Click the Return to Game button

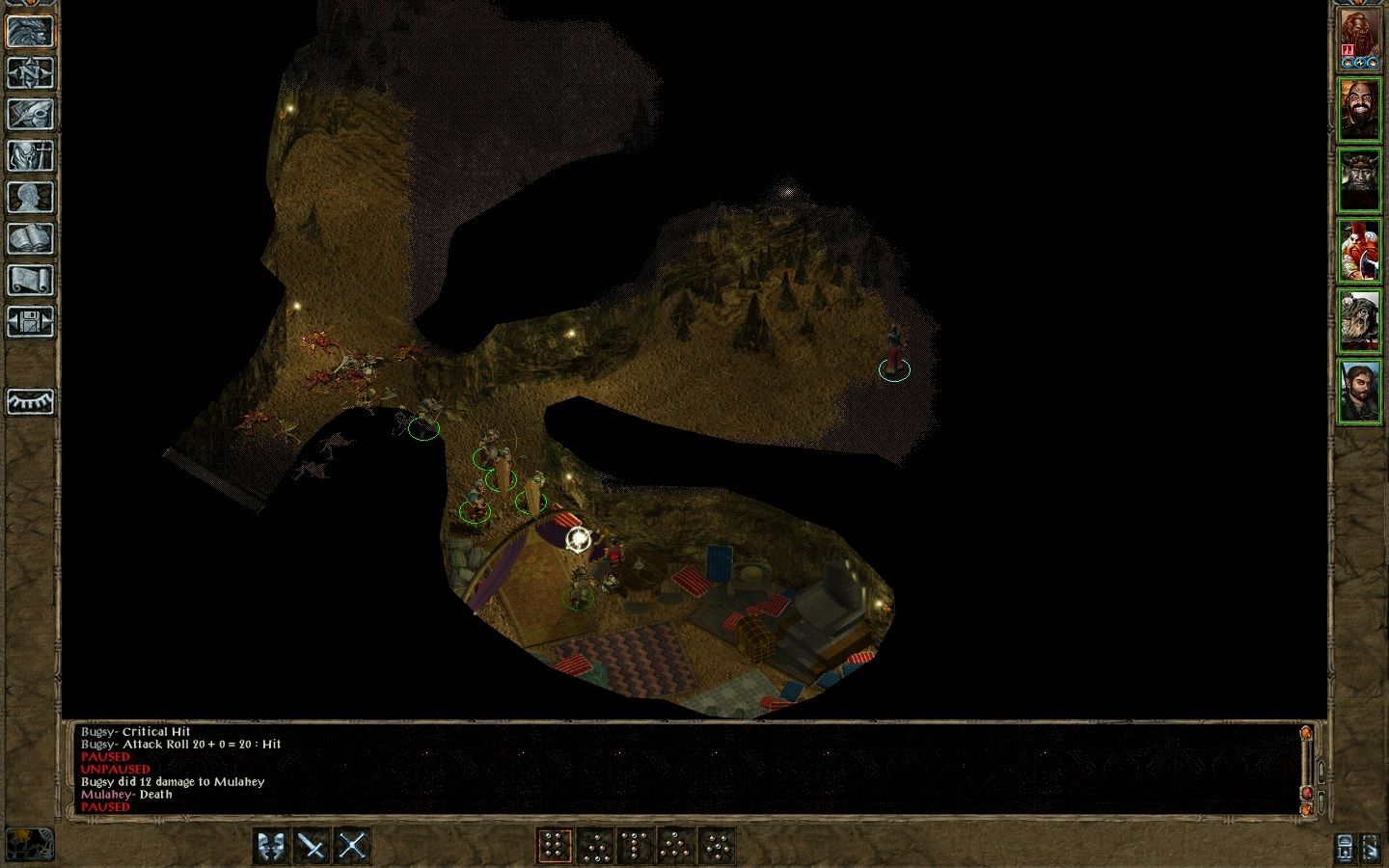pyautogui.click(x=30, y=31)
